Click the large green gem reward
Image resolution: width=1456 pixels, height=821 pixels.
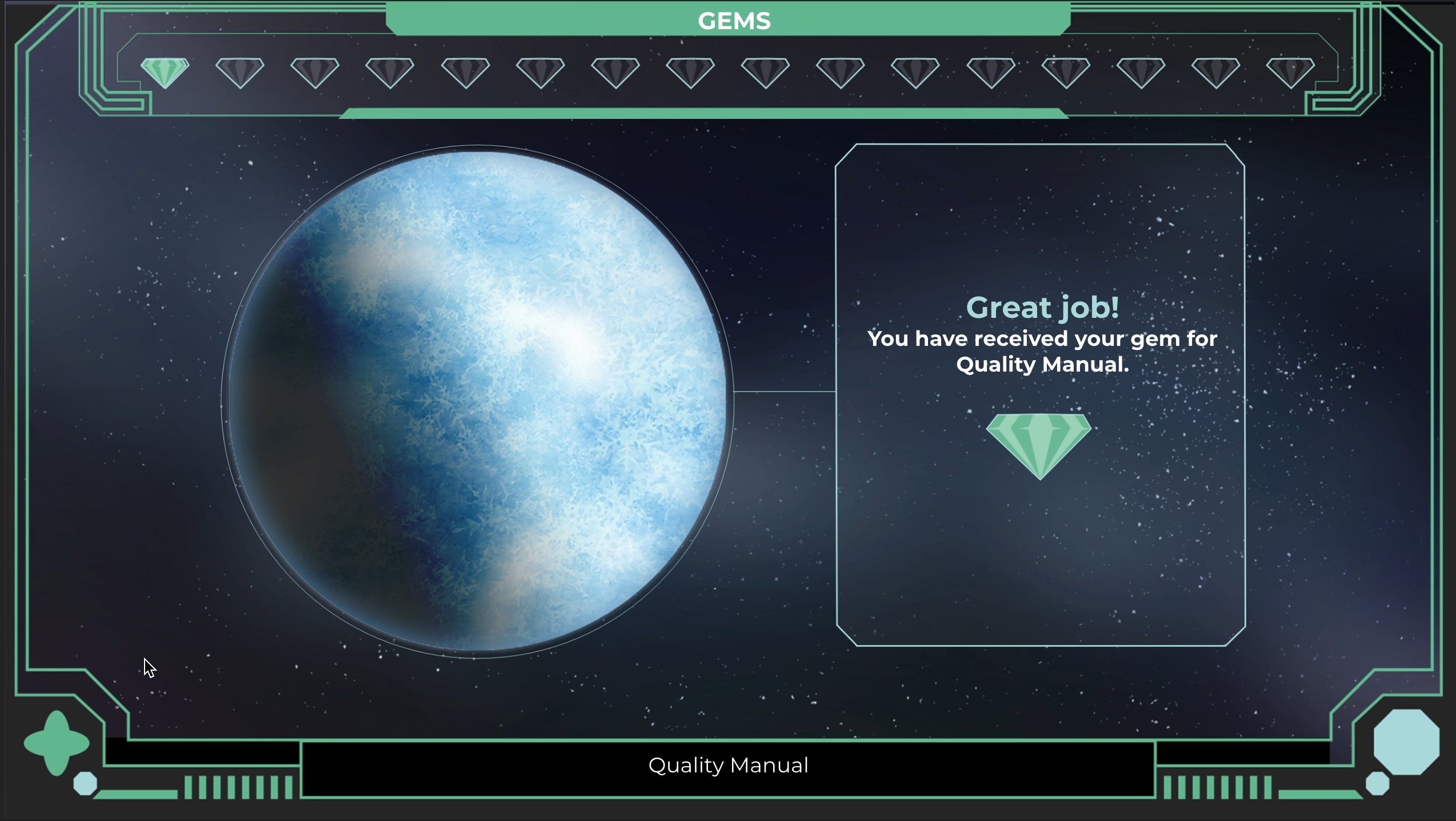(x=1039, y=444)
